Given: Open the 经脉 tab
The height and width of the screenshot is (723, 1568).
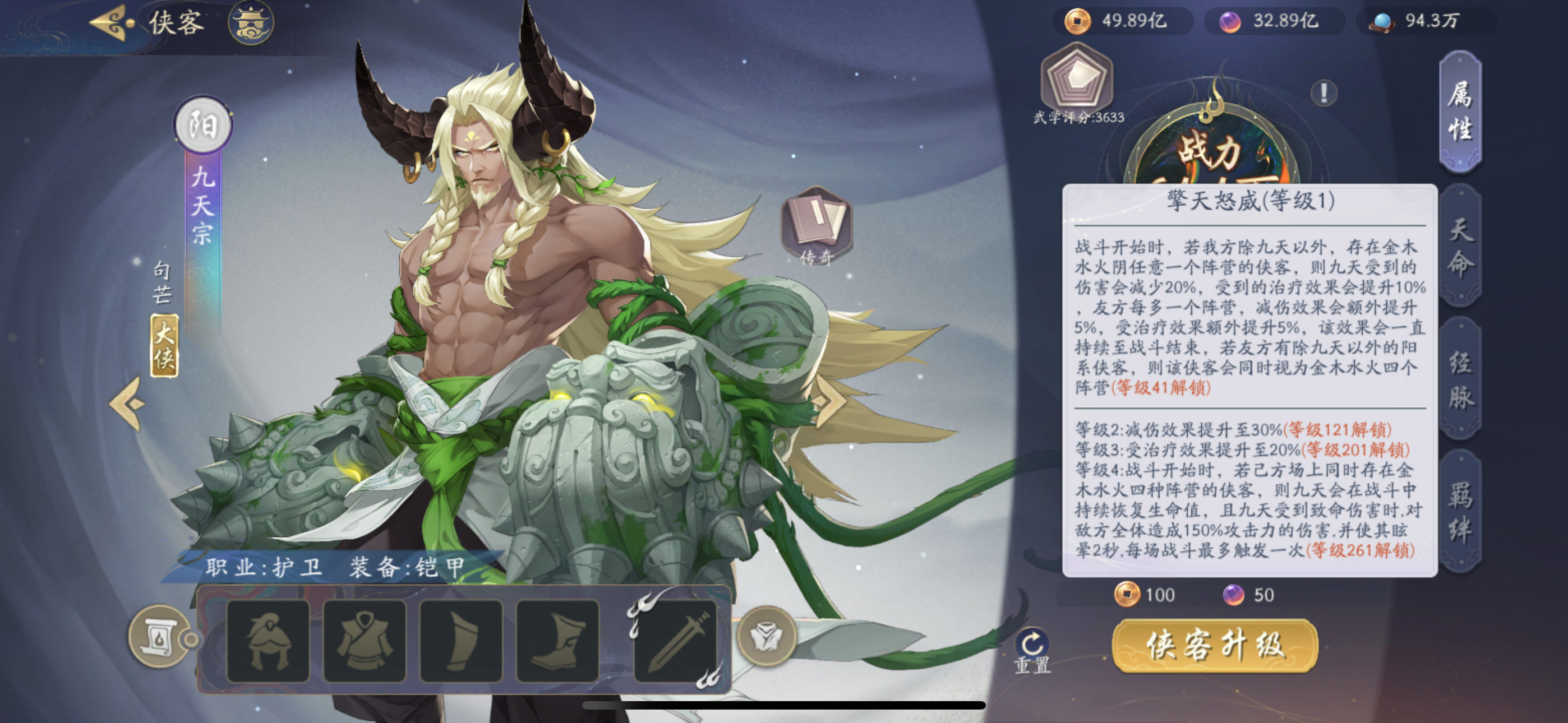Looking at the screenshot, I should 1461,380.
